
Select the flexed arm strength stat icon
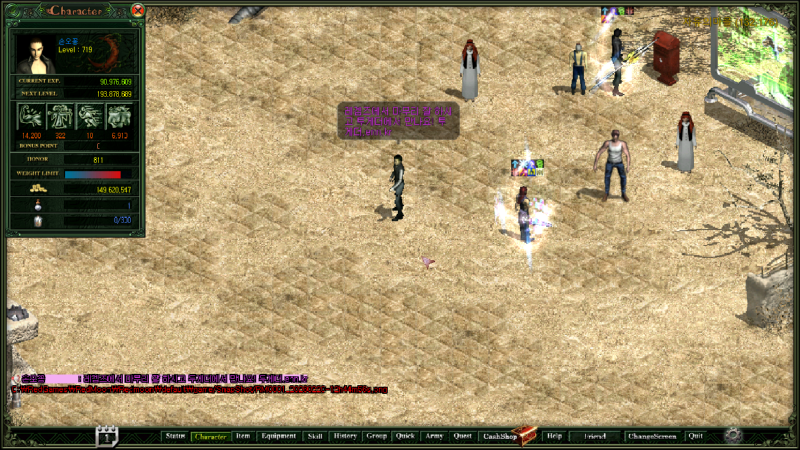30,116
